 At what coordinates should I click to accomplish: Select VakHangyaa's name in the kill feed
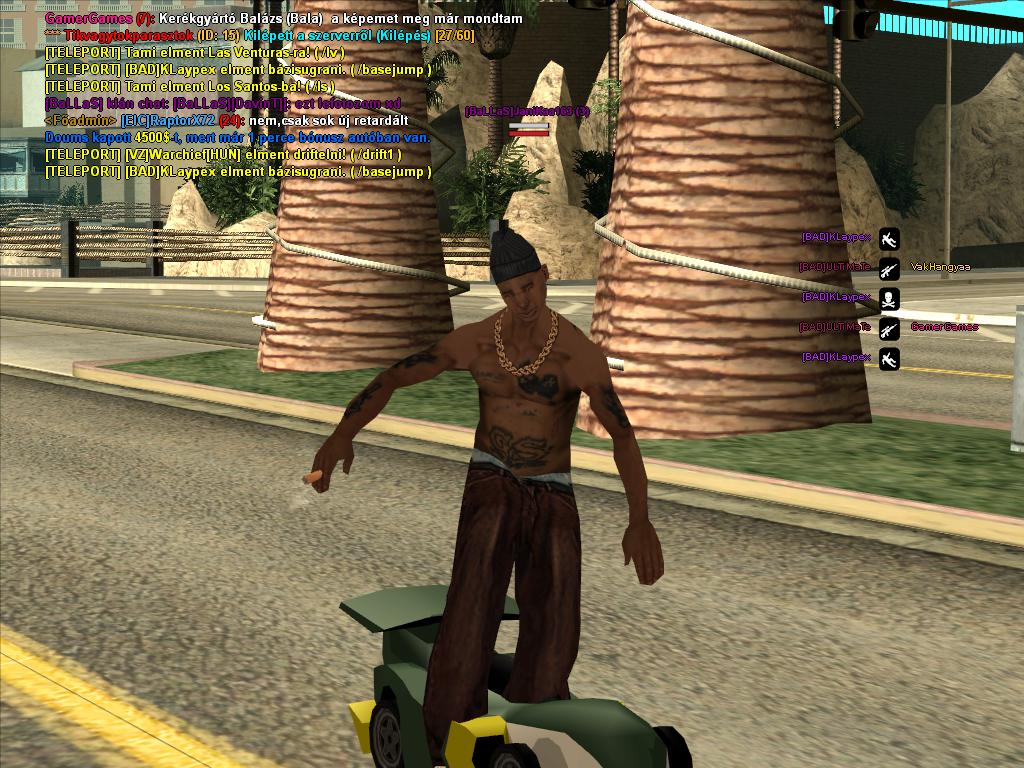coord(940,268)
